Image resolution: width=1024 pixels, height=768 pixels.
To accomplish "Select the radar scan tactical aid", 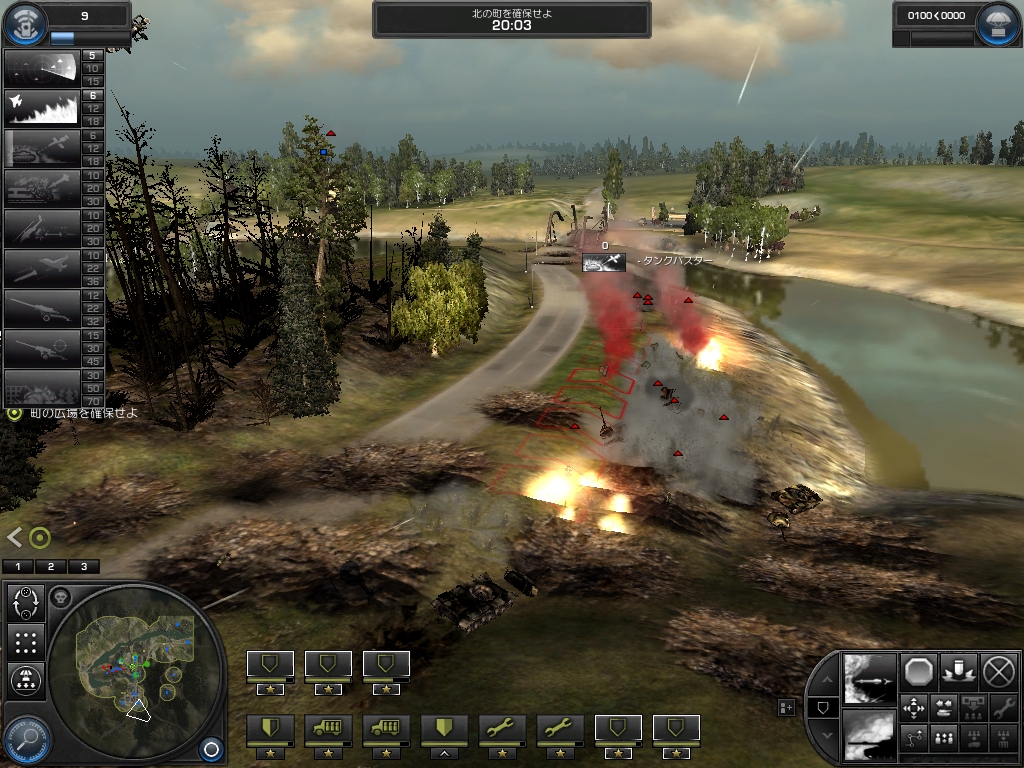I will [x=42, y=67].
